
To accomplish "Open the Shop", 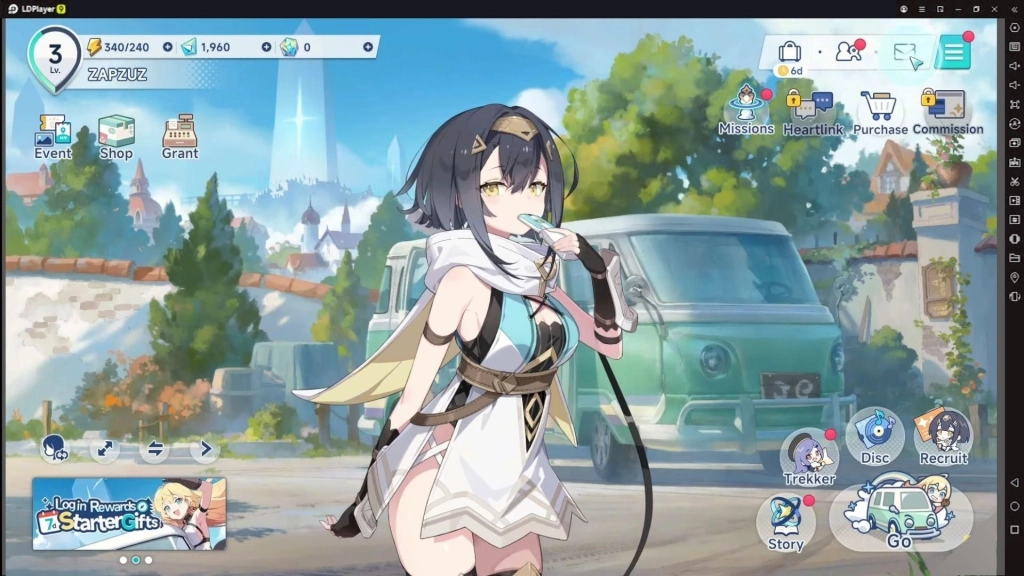I will click(116, 136).
